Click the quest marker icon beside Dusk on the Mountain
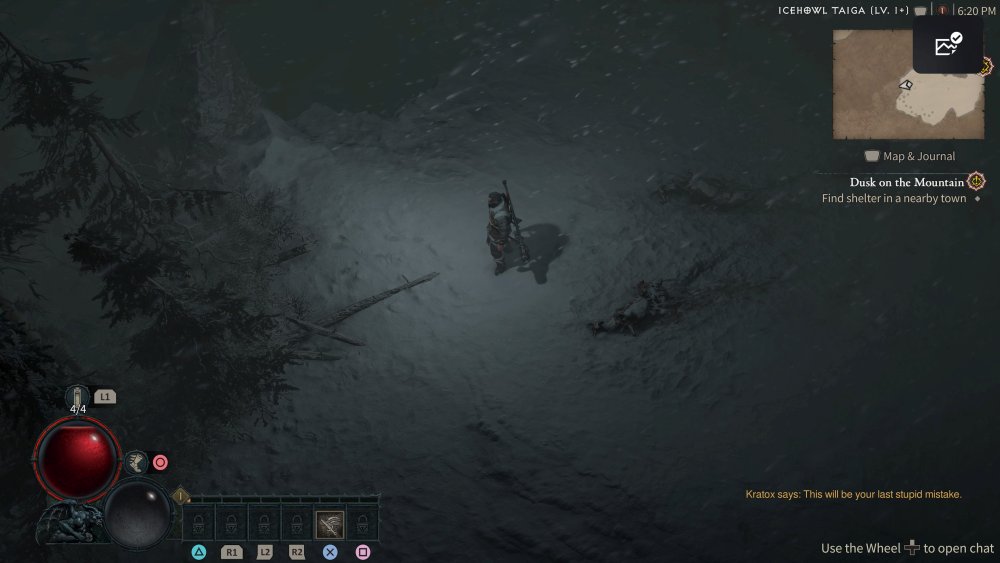1000x563 pixels. coord(977,181)
